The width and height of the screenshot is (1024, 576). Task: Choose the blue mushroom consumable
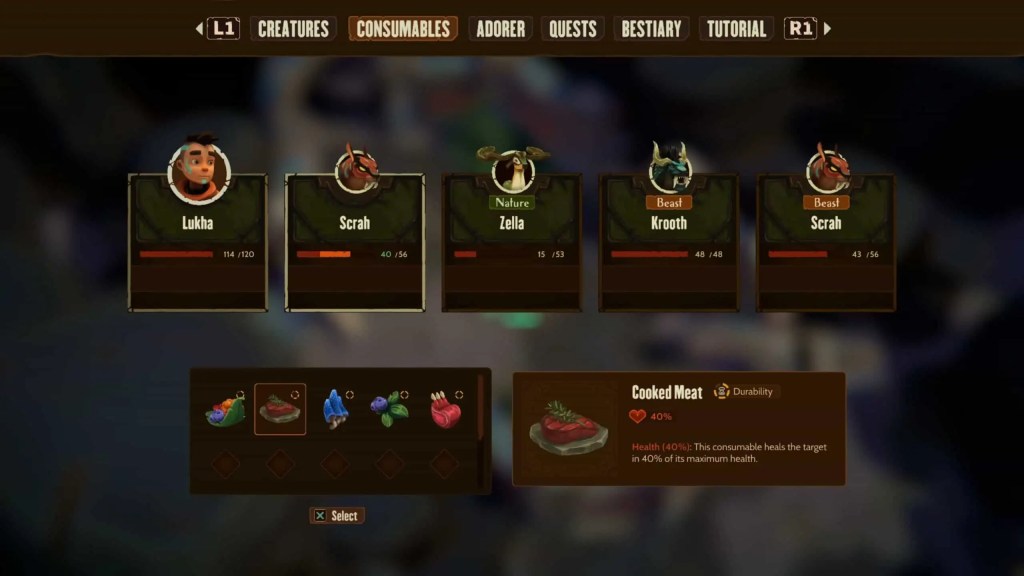coord(334,410)
